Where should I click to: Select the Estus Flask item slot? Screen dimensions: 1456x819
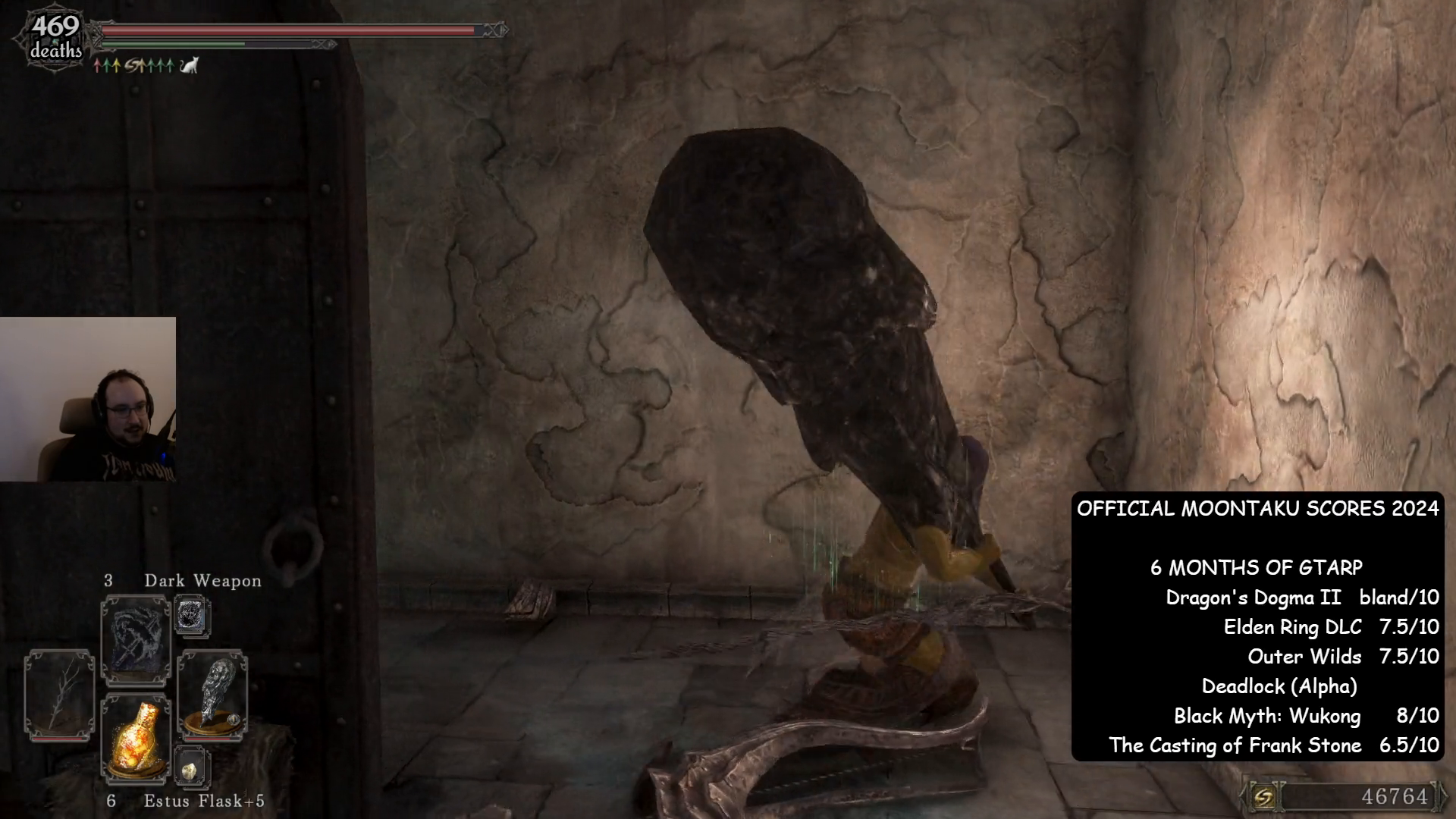pos(136,737)
